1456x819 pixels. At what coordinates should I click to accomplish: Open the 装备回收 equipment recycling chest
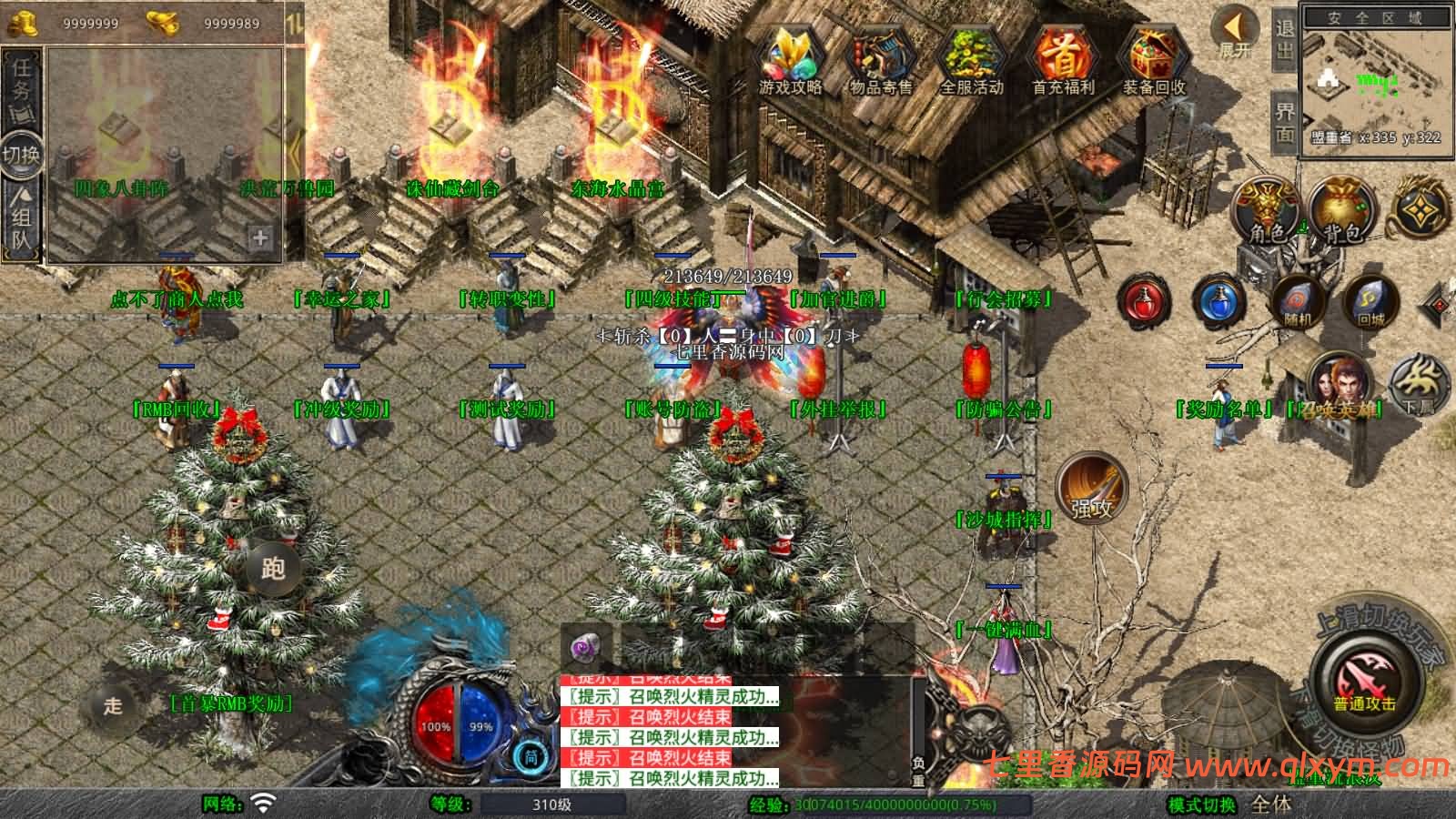click(x=1153, y=59)
